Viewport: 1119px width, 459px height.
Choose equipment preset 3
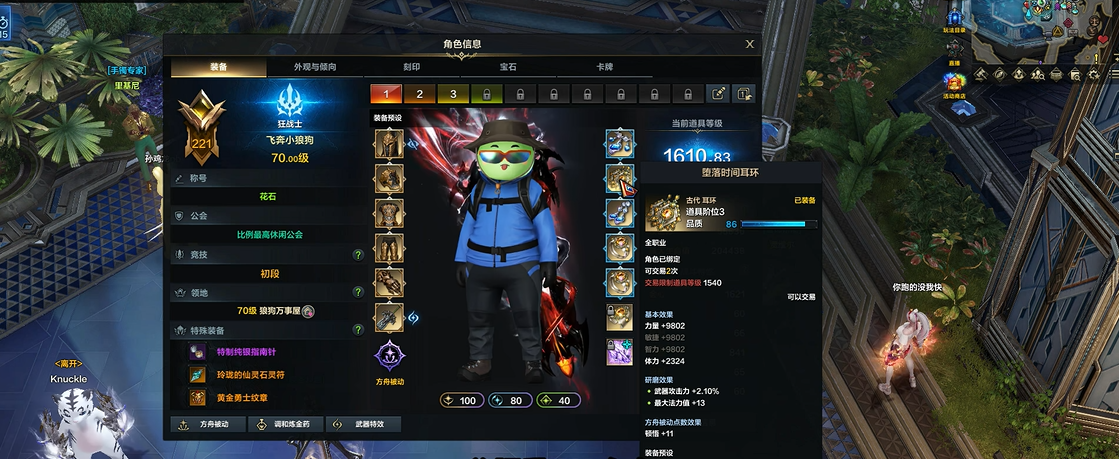coord(453,94)
